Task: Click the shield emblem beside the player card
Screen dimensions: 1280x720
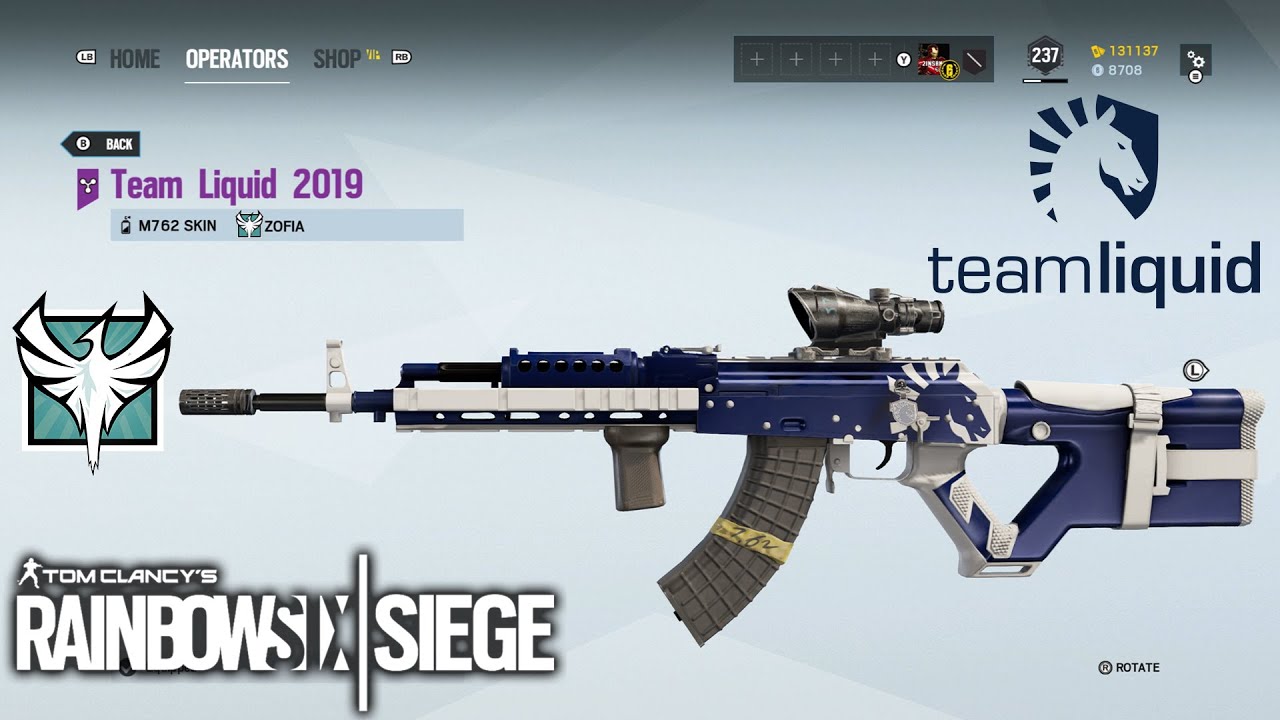Action: click(973, 59)
